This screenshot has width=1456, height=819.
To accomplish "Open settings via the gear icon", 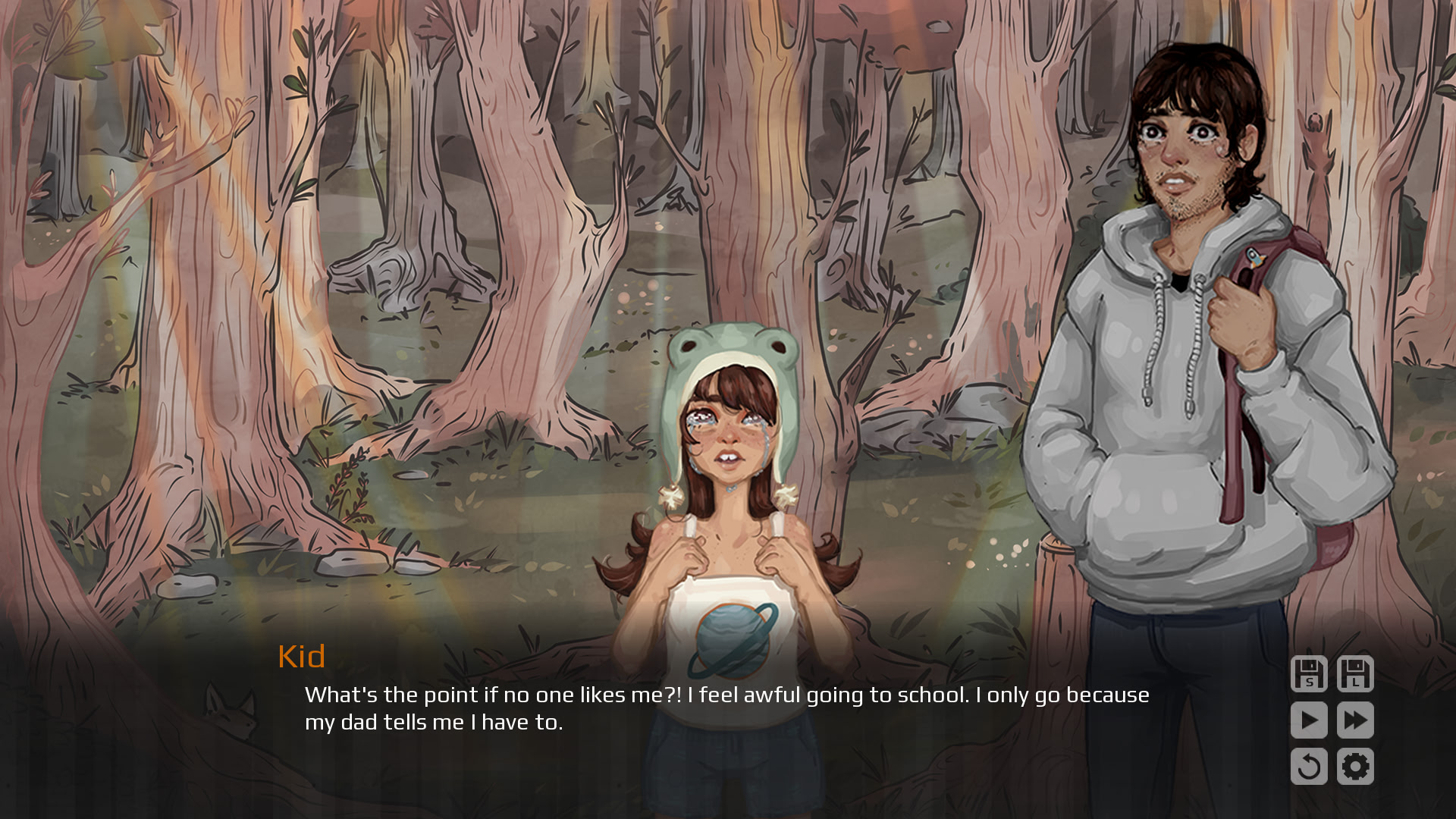I will coord(1355,767).
